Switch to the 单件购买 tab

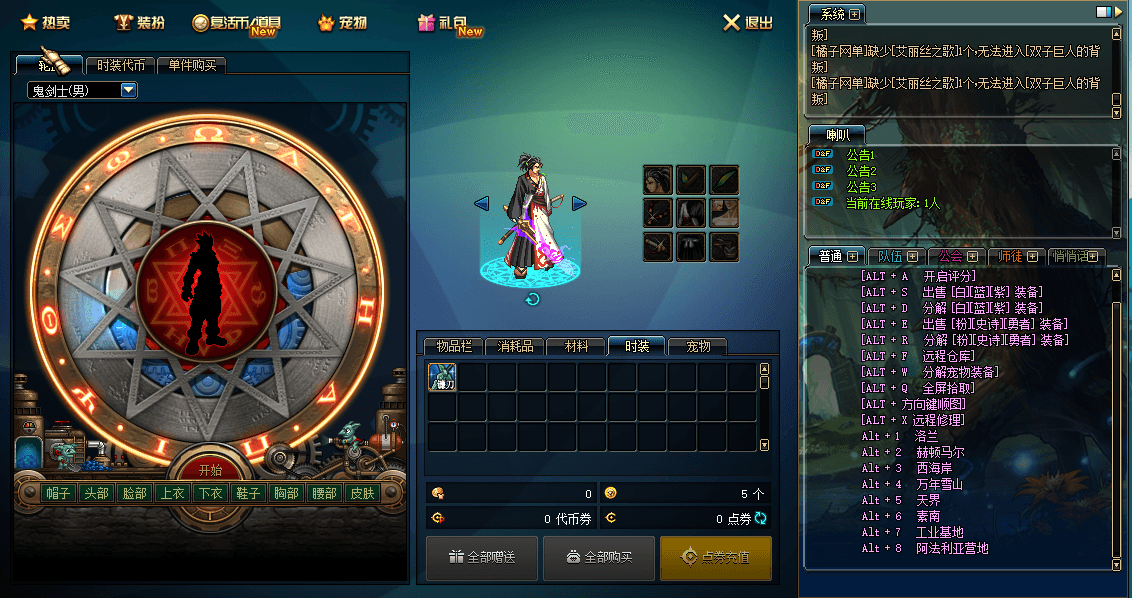[191, 65]
